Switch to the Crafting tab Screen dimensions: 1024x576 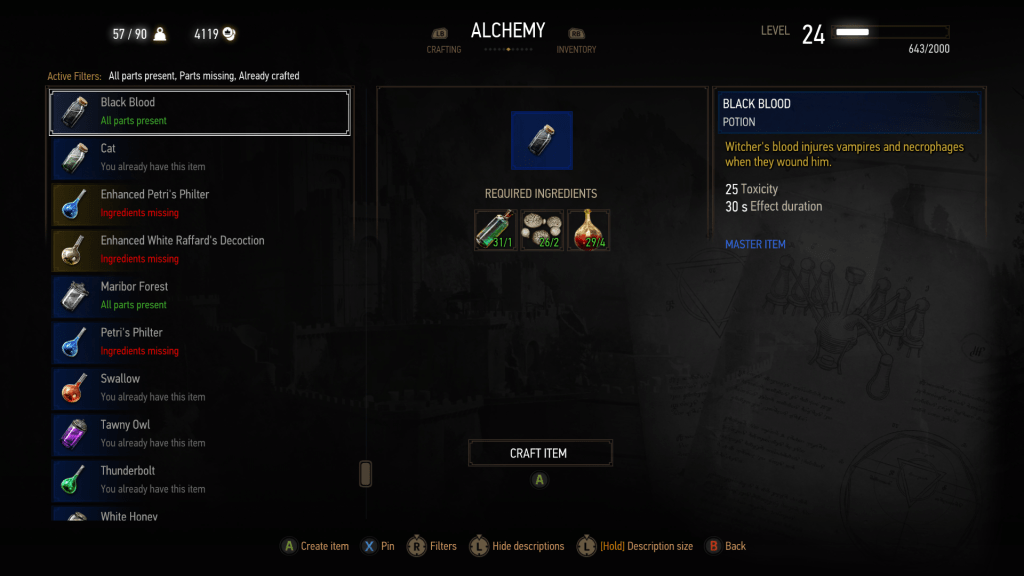[x=443, y=42]
